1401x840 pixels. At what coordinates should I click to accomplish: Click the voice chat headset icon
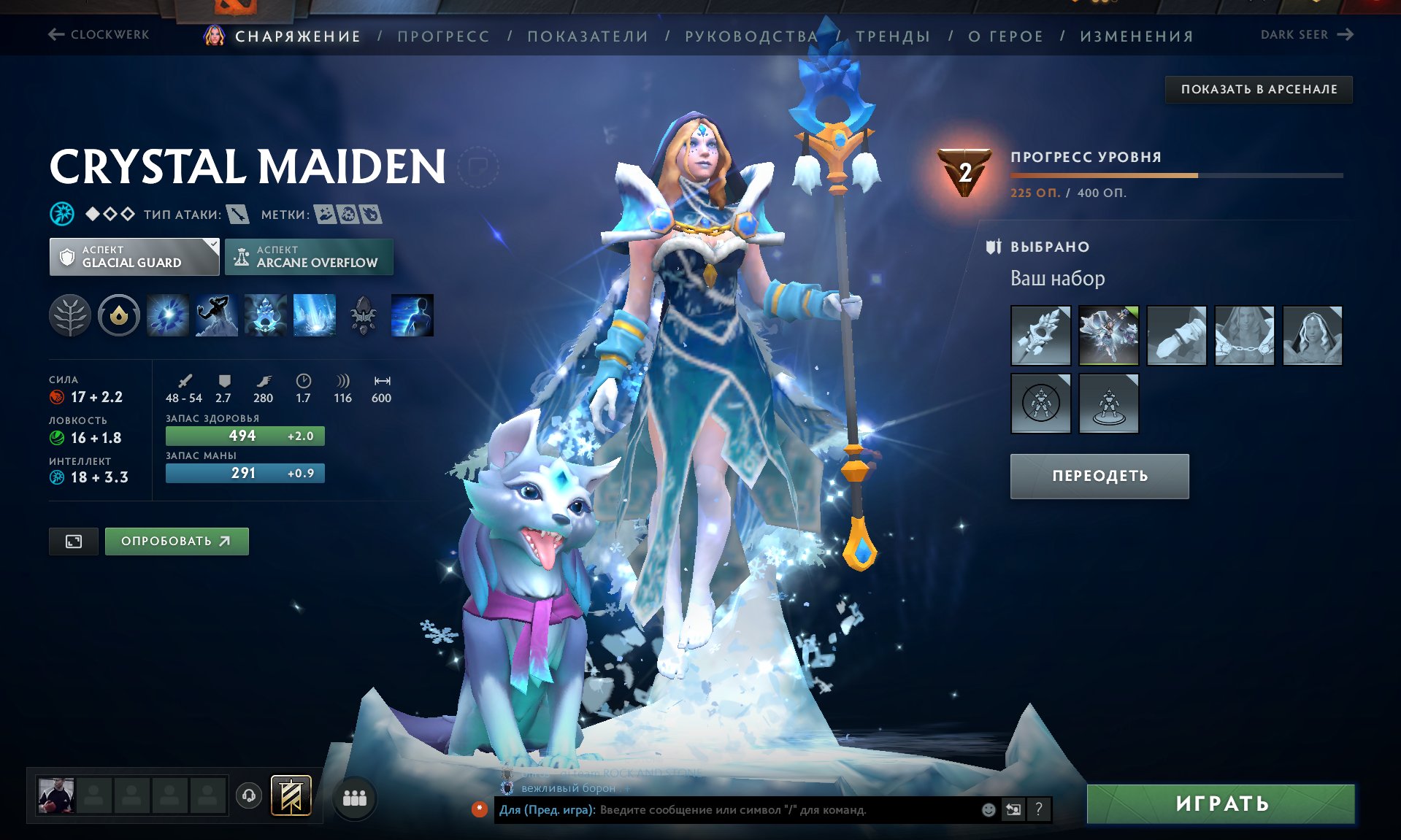pos(248,798)
